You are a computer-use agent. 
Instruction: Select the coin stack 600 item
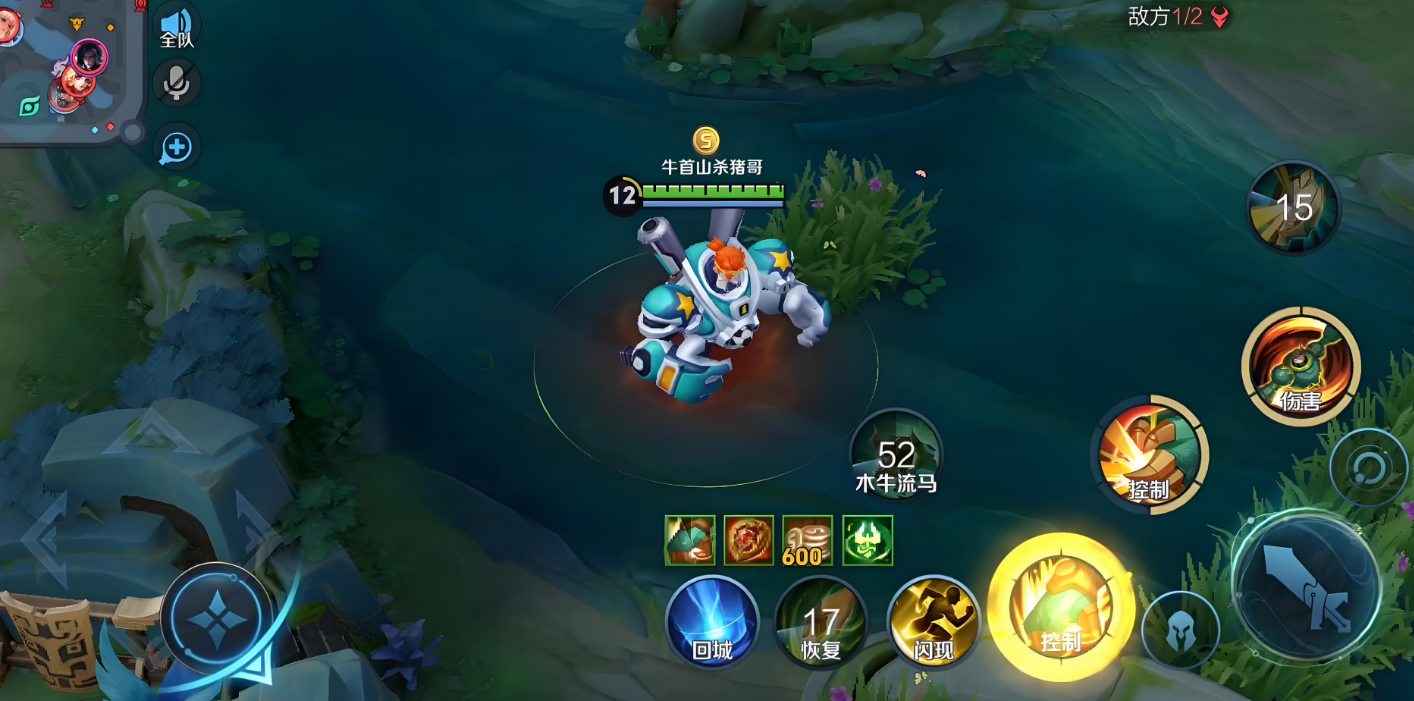tap(807, 541)
